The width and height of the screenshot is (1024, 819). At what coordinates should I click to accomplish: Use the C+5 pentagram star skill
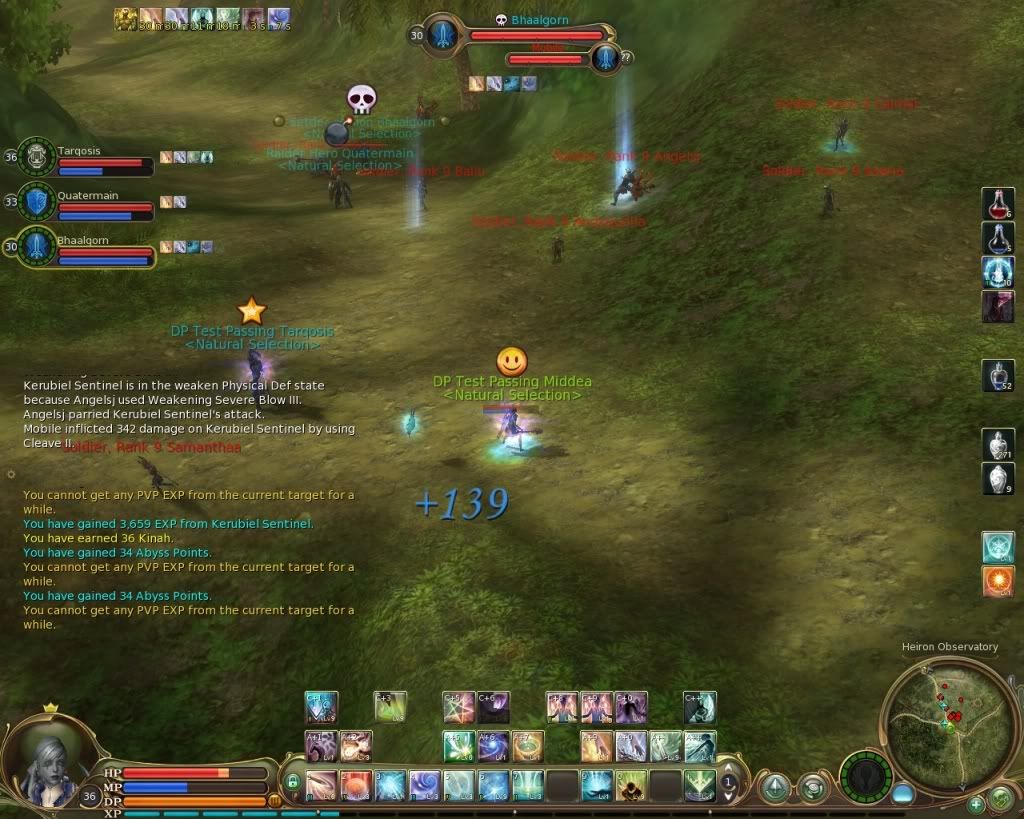click(x=459, y=707)
